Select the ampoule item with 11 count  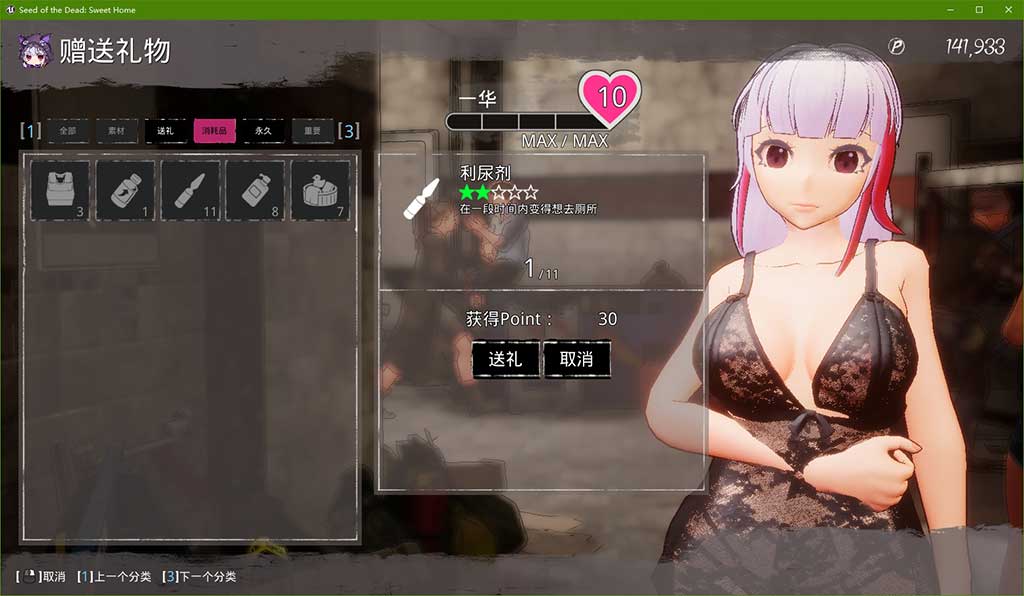click(x=191, y=190)
